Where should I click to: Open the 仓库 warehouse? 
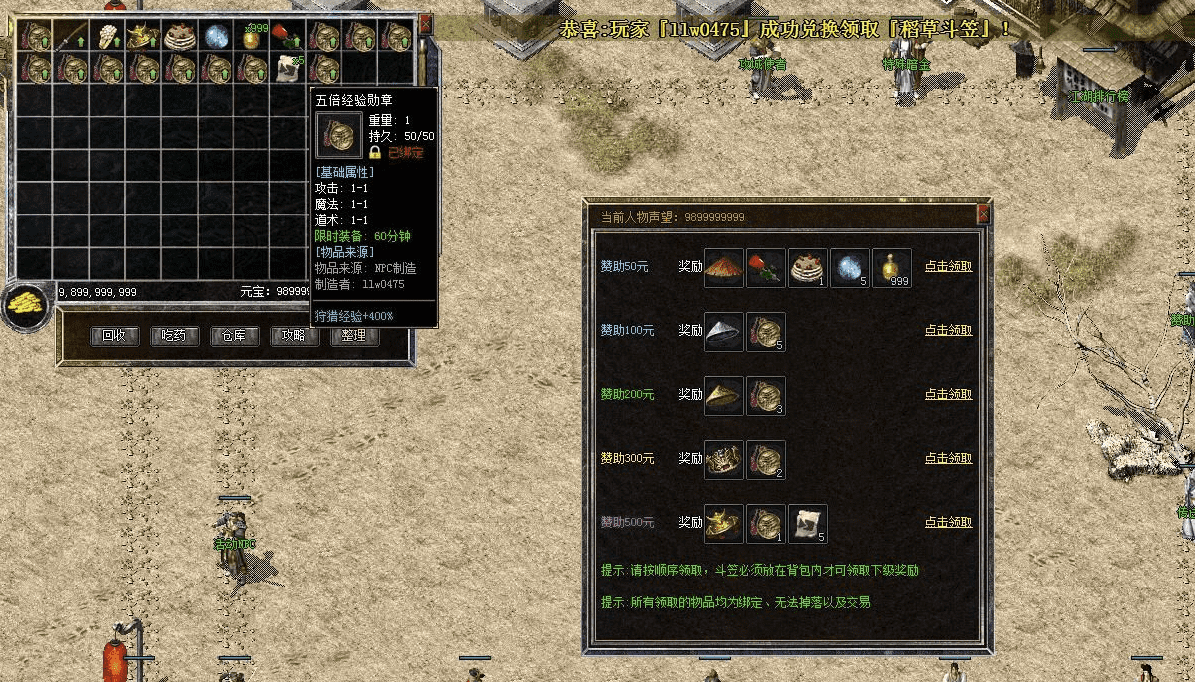233,336
